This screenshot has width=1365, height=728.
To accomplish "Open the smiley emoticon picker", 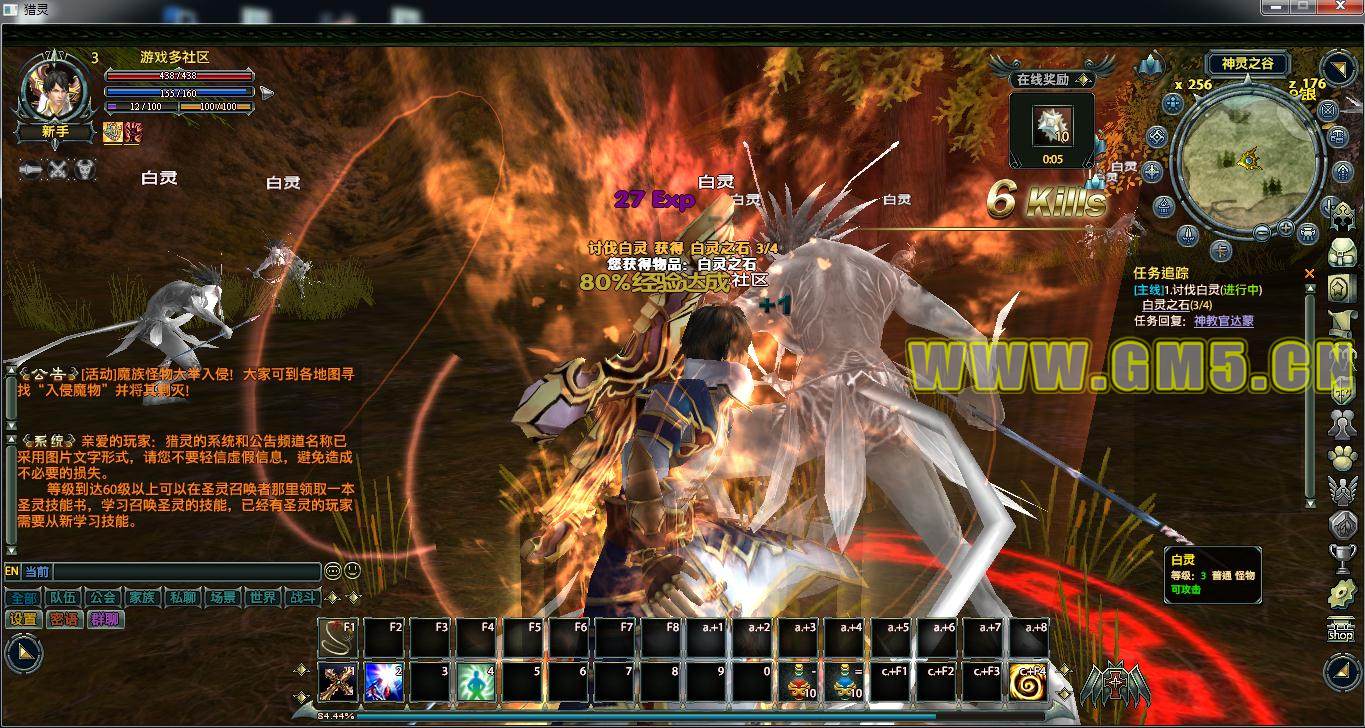I will [x=351, y=571].
